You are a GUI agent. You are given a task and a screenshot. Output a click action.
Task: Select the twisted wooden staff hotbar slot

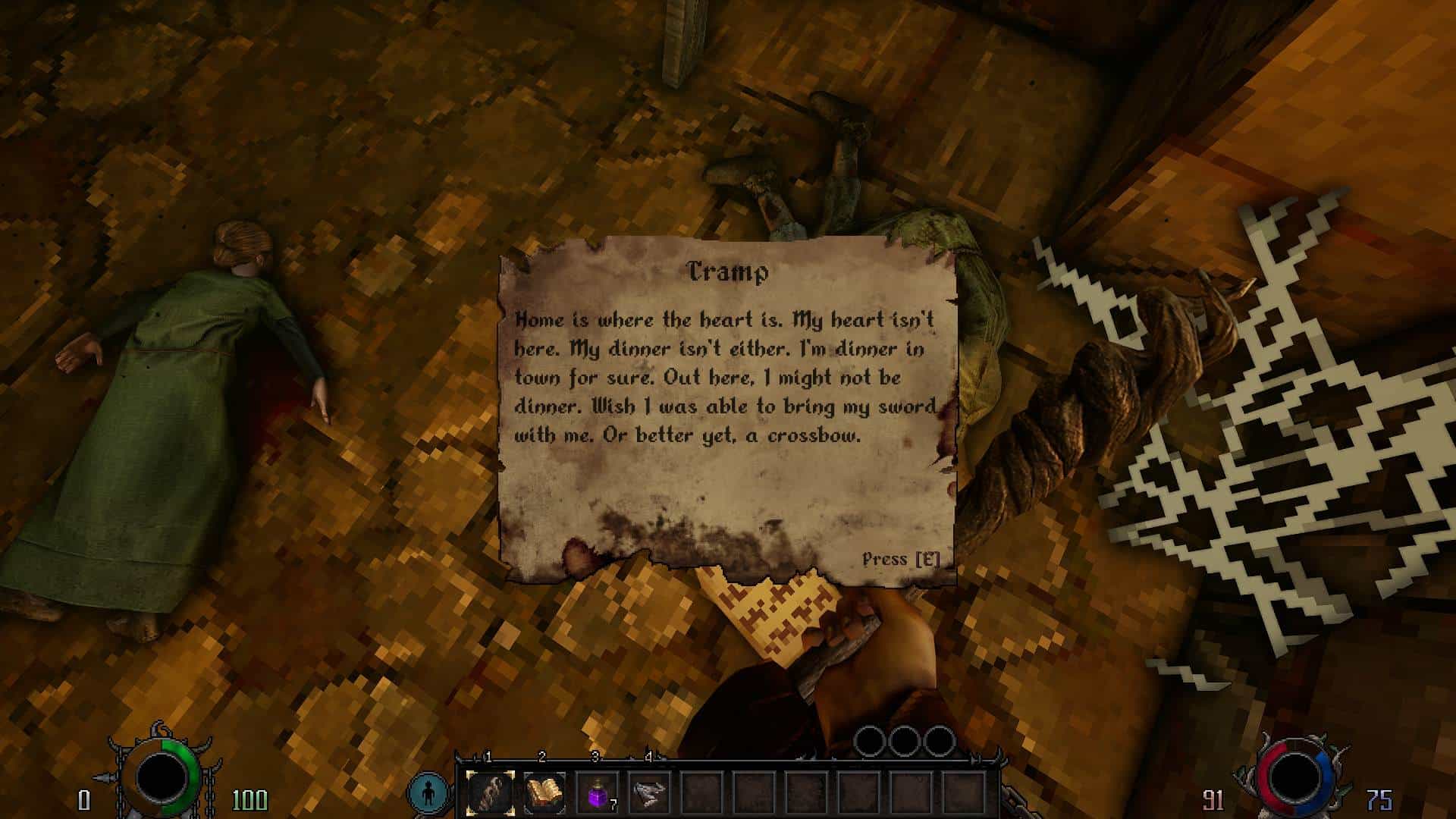490,794
